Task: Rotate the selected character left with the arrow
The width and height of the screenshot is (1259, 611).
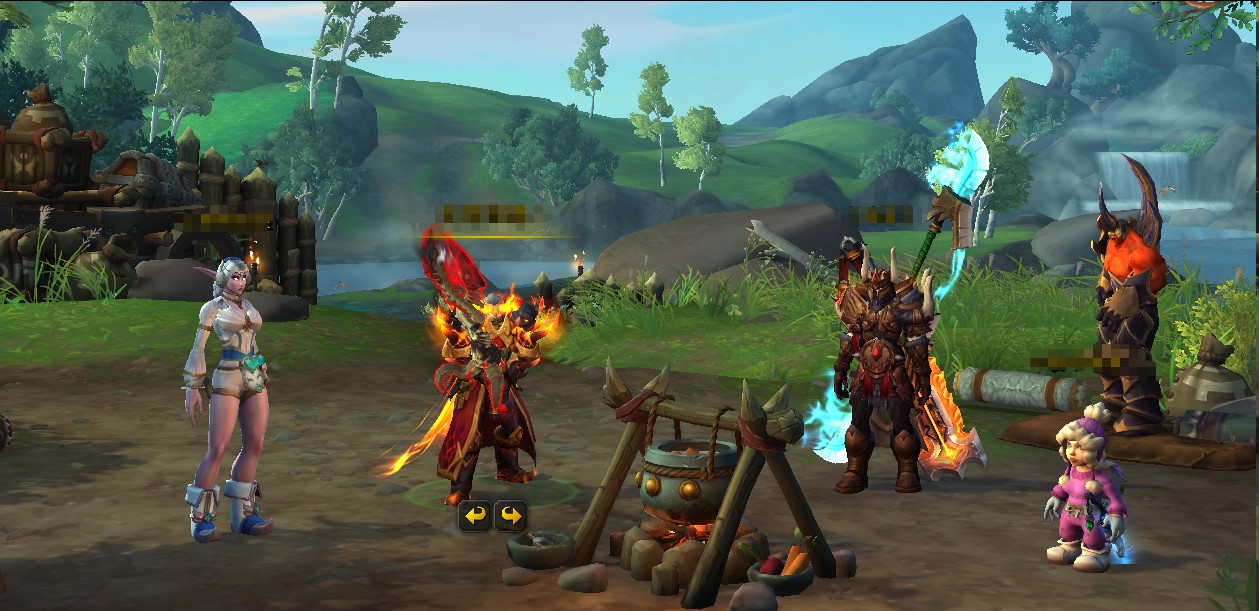Action: coord(475,516)
